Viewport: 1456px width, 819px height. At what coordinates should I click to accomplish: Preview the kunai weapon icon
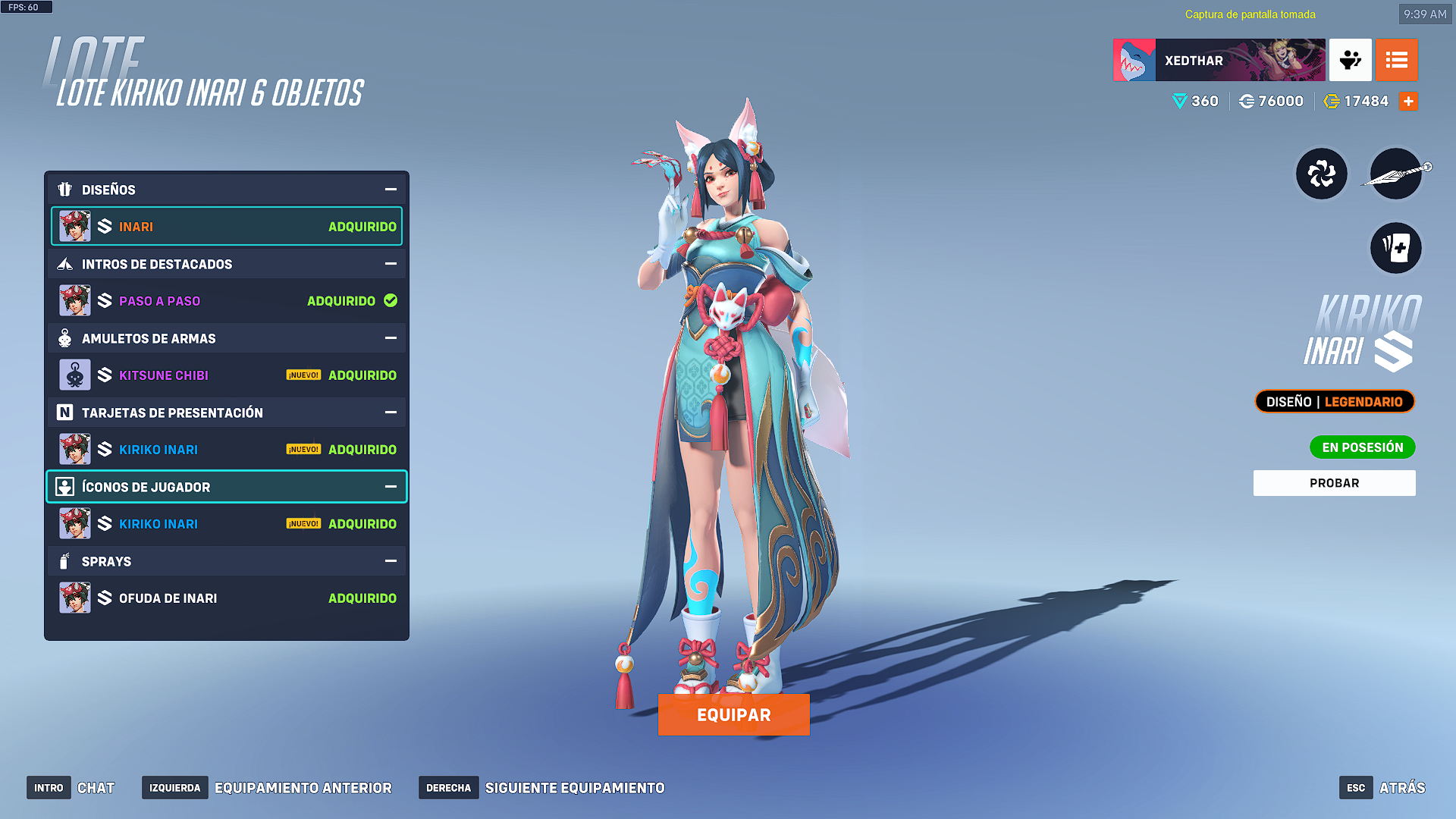click(x=1395, y=174)
